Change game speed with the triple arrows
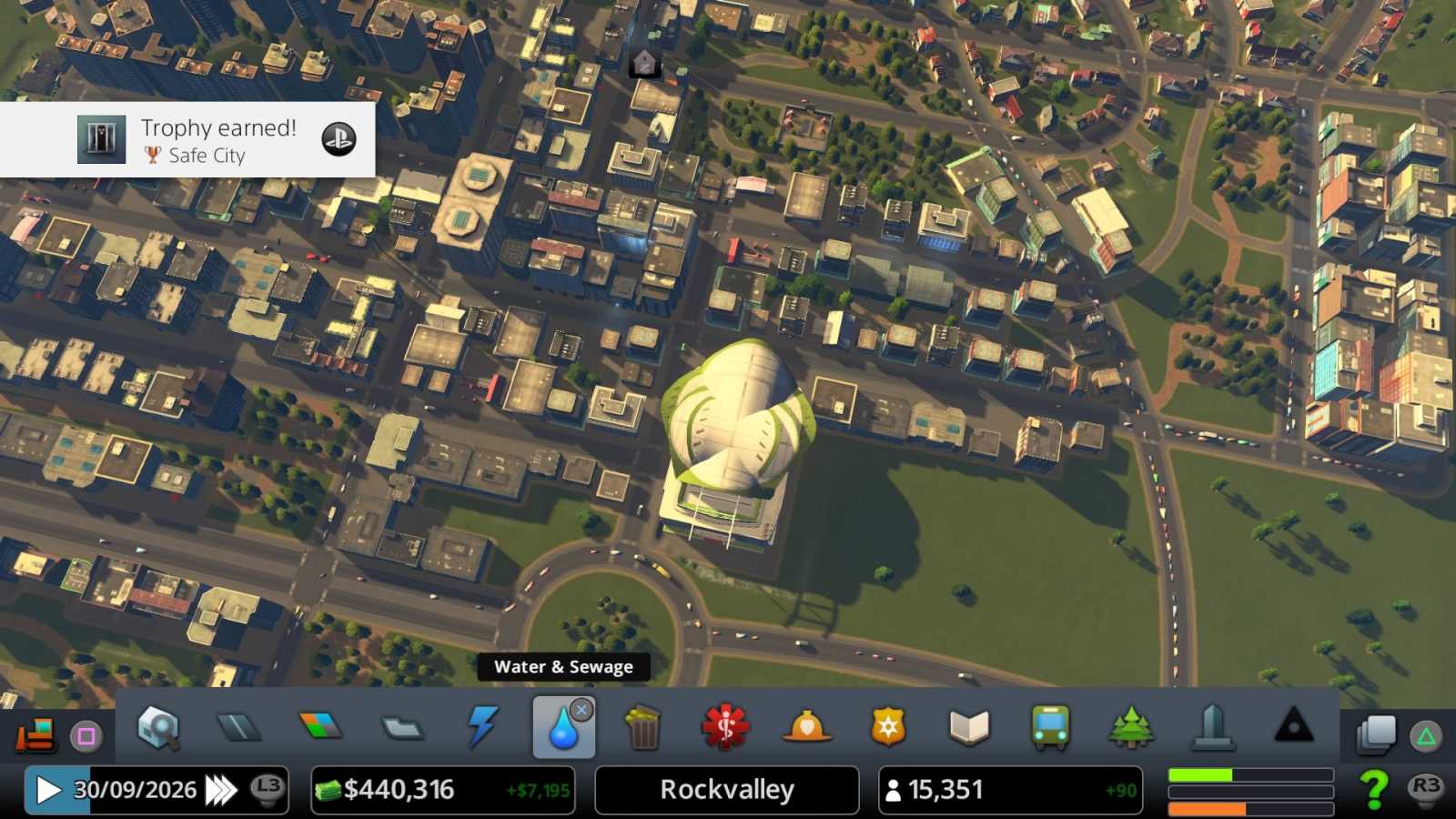1456x819 pixels. (220, 790)
